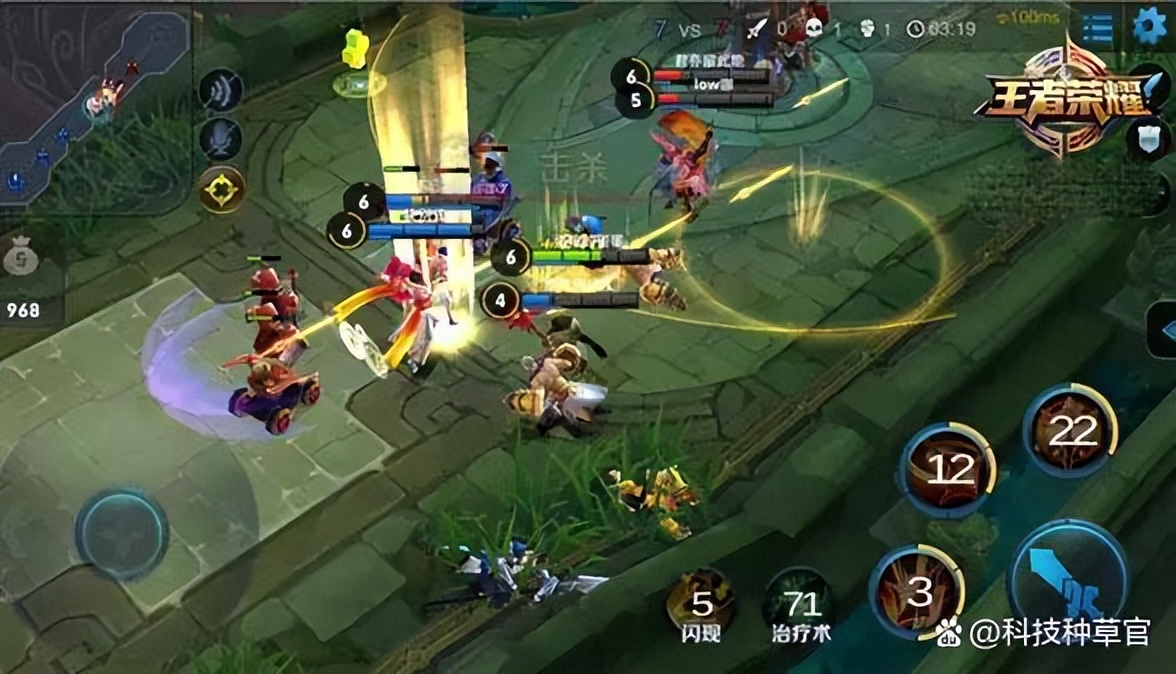This screenshot has width=1176, height=674.
Task: Use the basic attack sword button
Action: 1068,578
